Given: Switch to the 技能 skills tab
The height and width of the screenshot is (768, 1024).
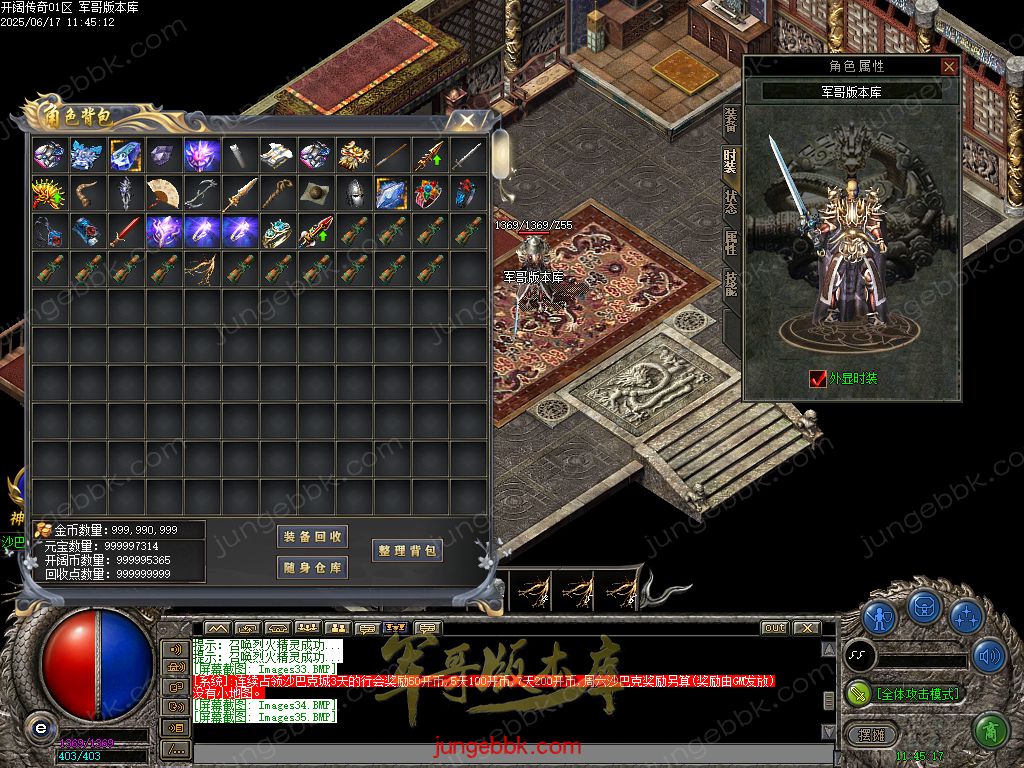Looking at the screenshot, I should [731, 284].
